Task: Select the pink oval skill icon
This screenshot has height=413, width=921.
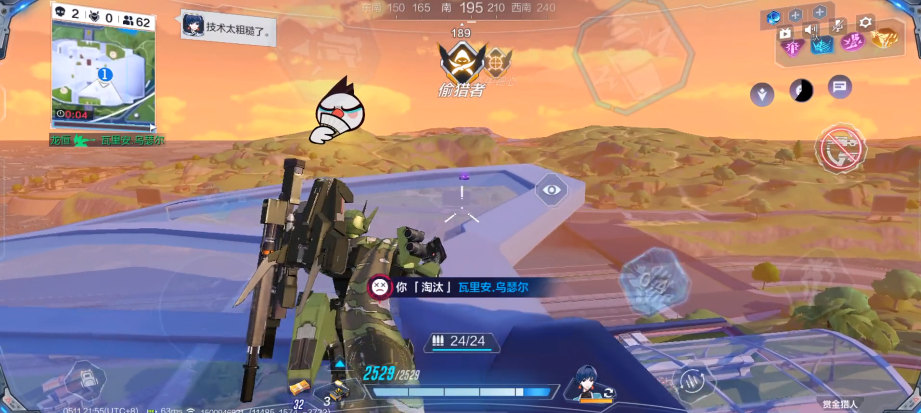Action: pos(852,41)
